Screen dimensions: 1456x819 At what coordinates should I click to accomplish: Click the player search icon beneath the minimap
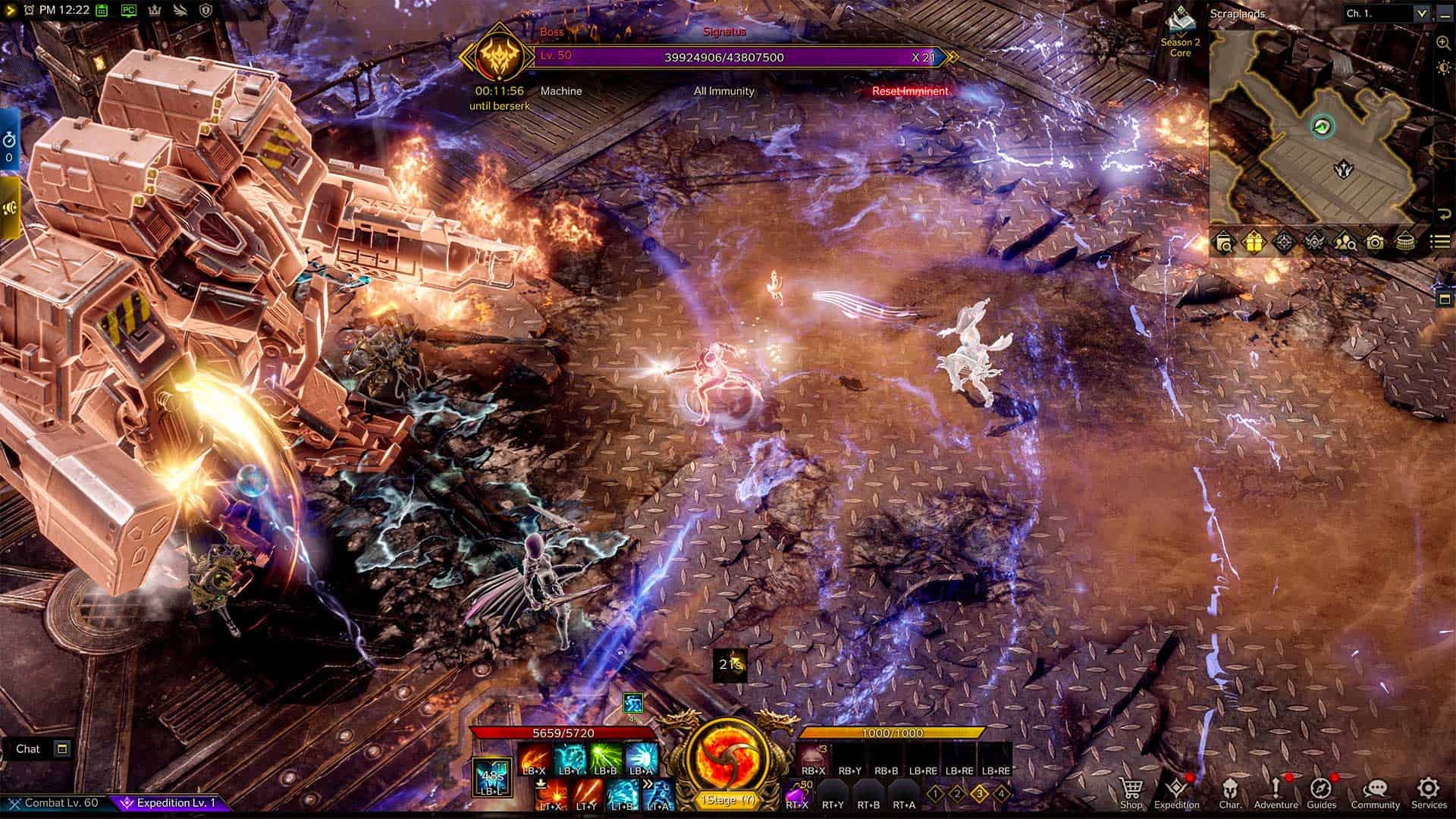pos(1346,241)
